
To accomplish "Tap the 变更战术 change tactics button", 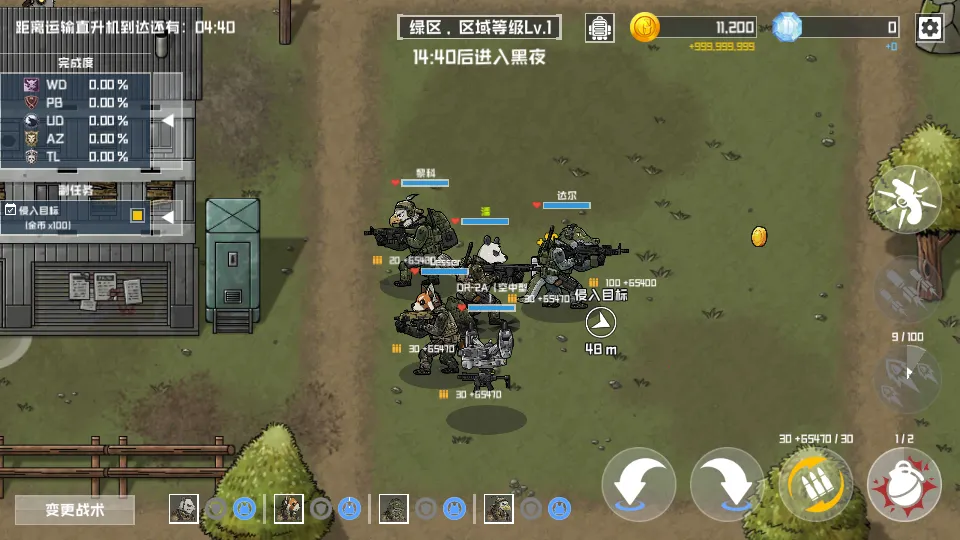I will click(75, 510).
